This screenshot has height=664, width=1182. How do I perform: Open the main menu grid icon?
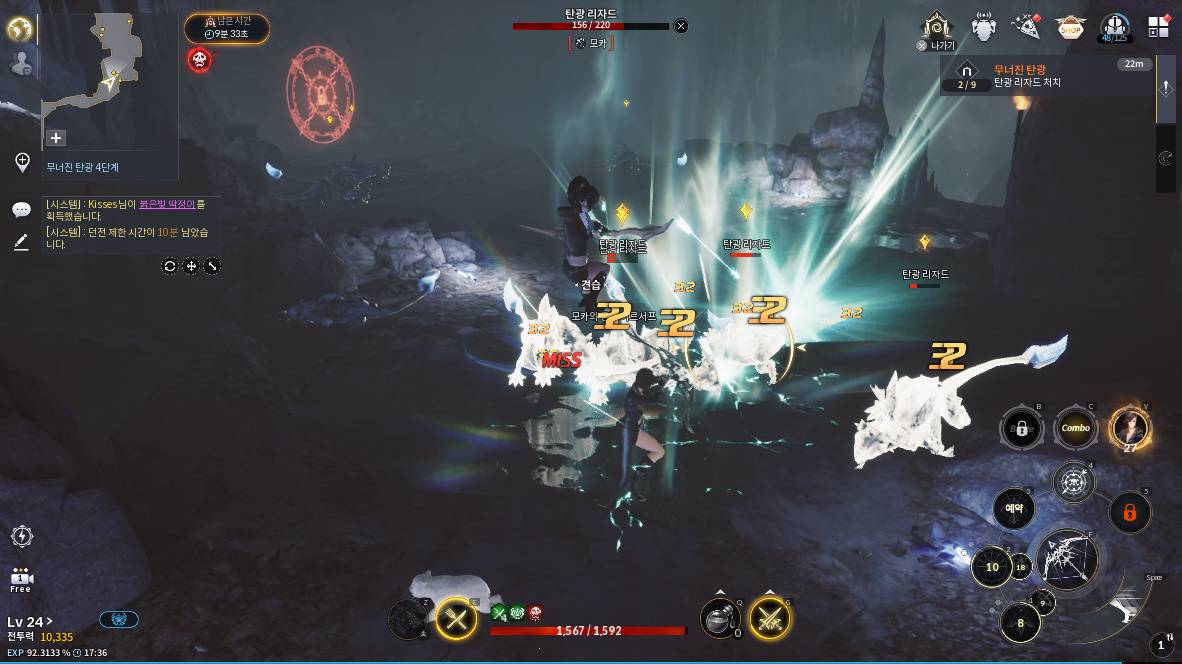[1159, 27]
